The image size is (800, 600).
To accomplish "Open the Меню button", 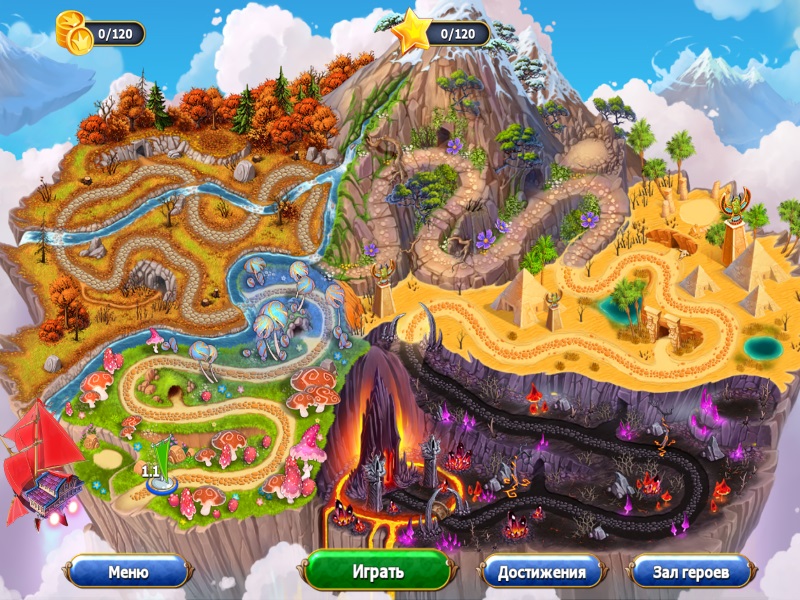I will 128,572.
